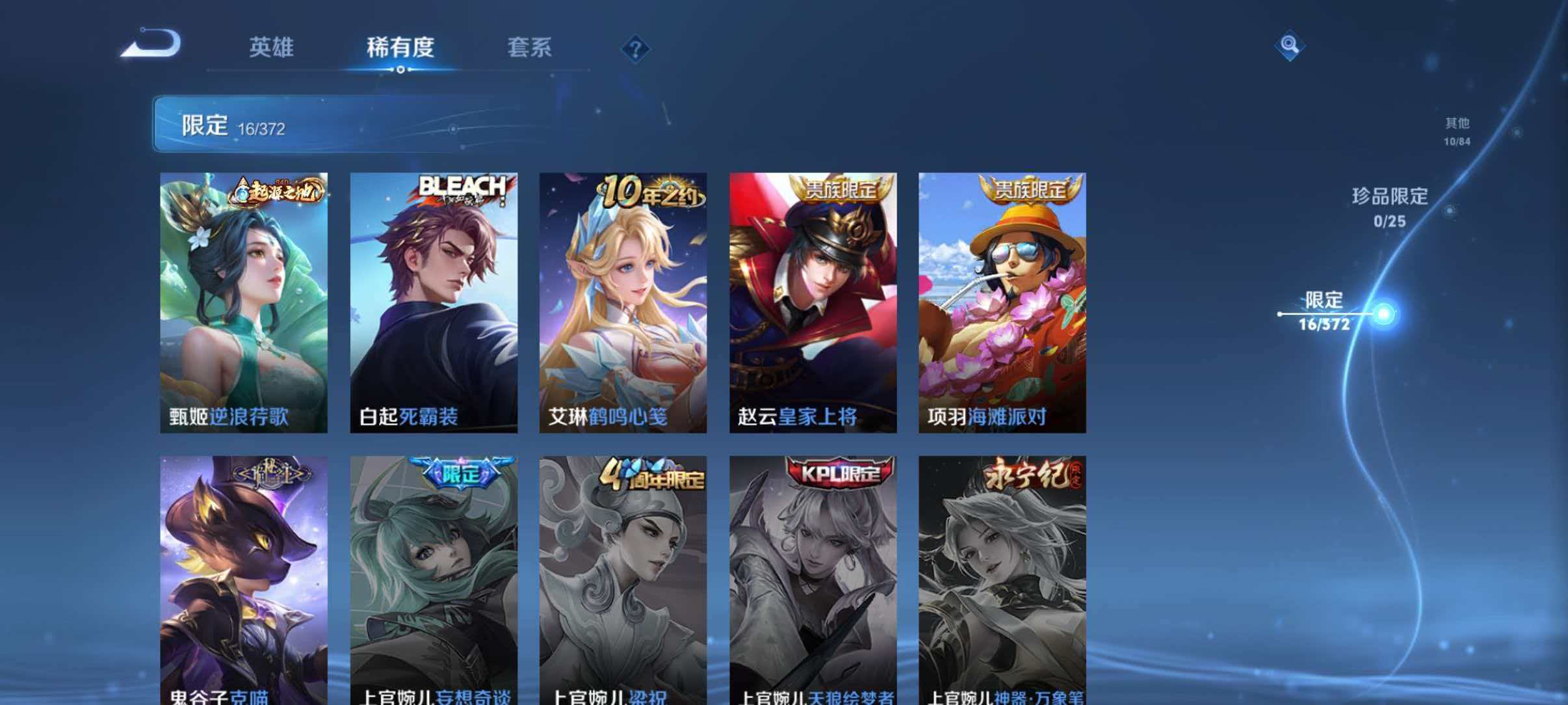
Task: Open the help question mark icon
Action: (638, 47)
